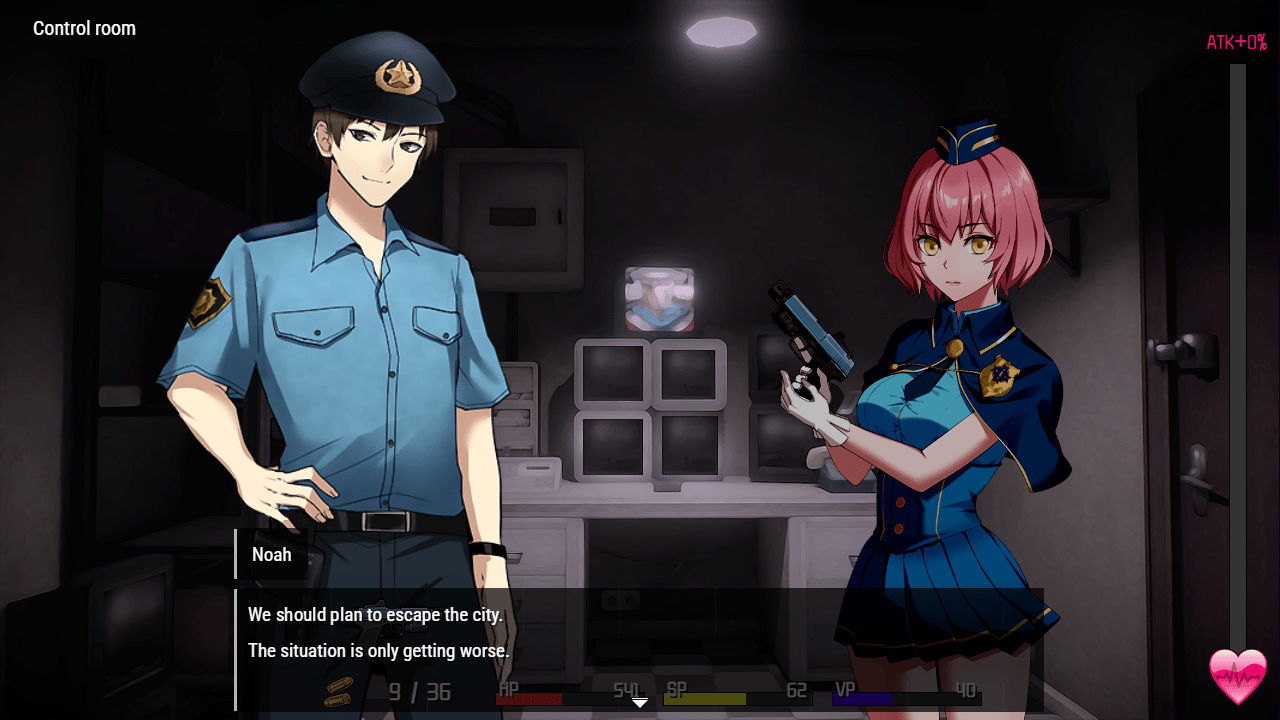Click the pink heartbeat heart icon
1280x720 pixels.
[x=1238, y=676]
